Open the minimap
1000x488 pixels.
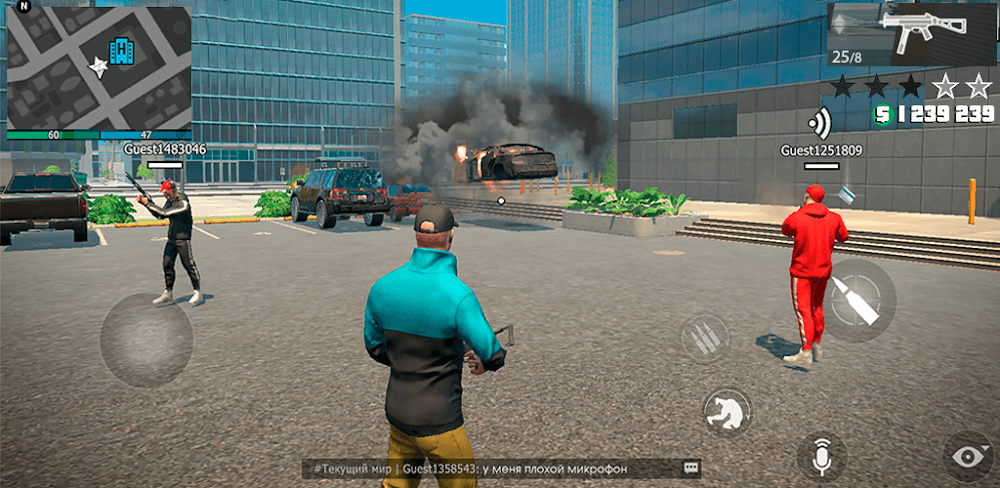click(x=98, y=68)
